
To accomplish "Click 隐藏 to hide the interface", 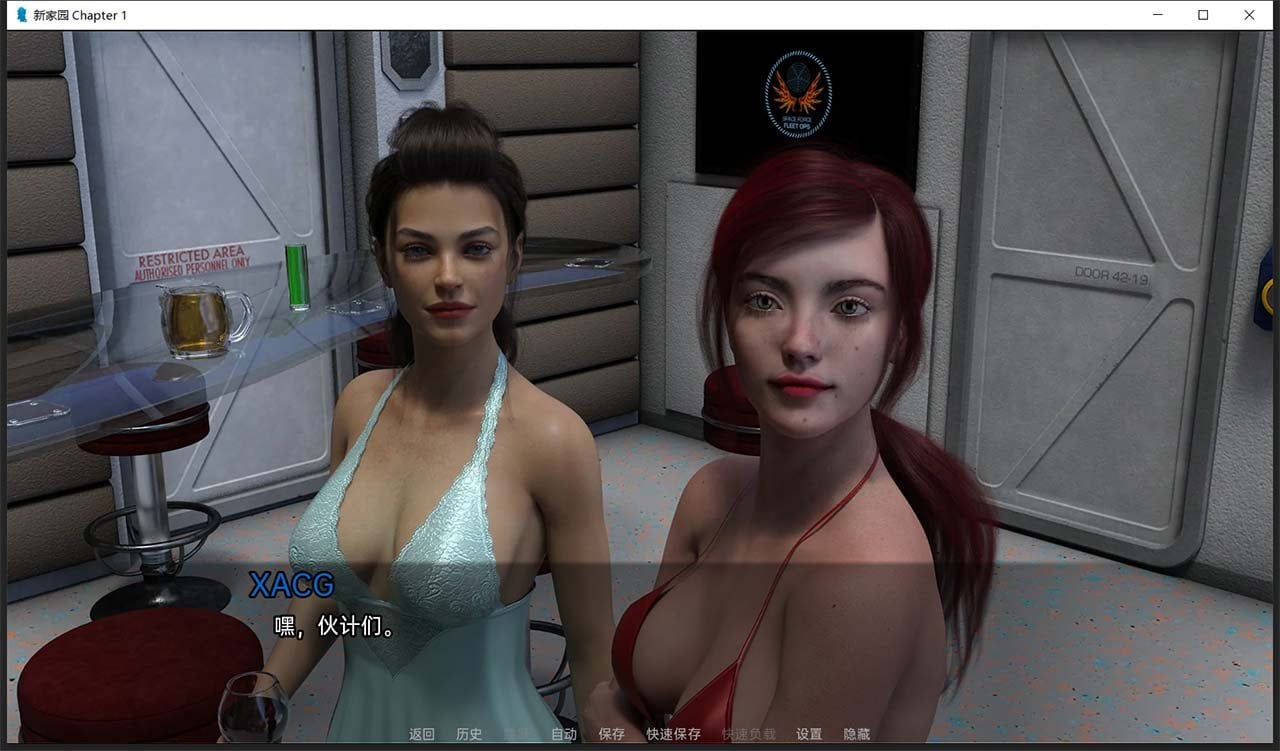I will [x=856, y=734].
